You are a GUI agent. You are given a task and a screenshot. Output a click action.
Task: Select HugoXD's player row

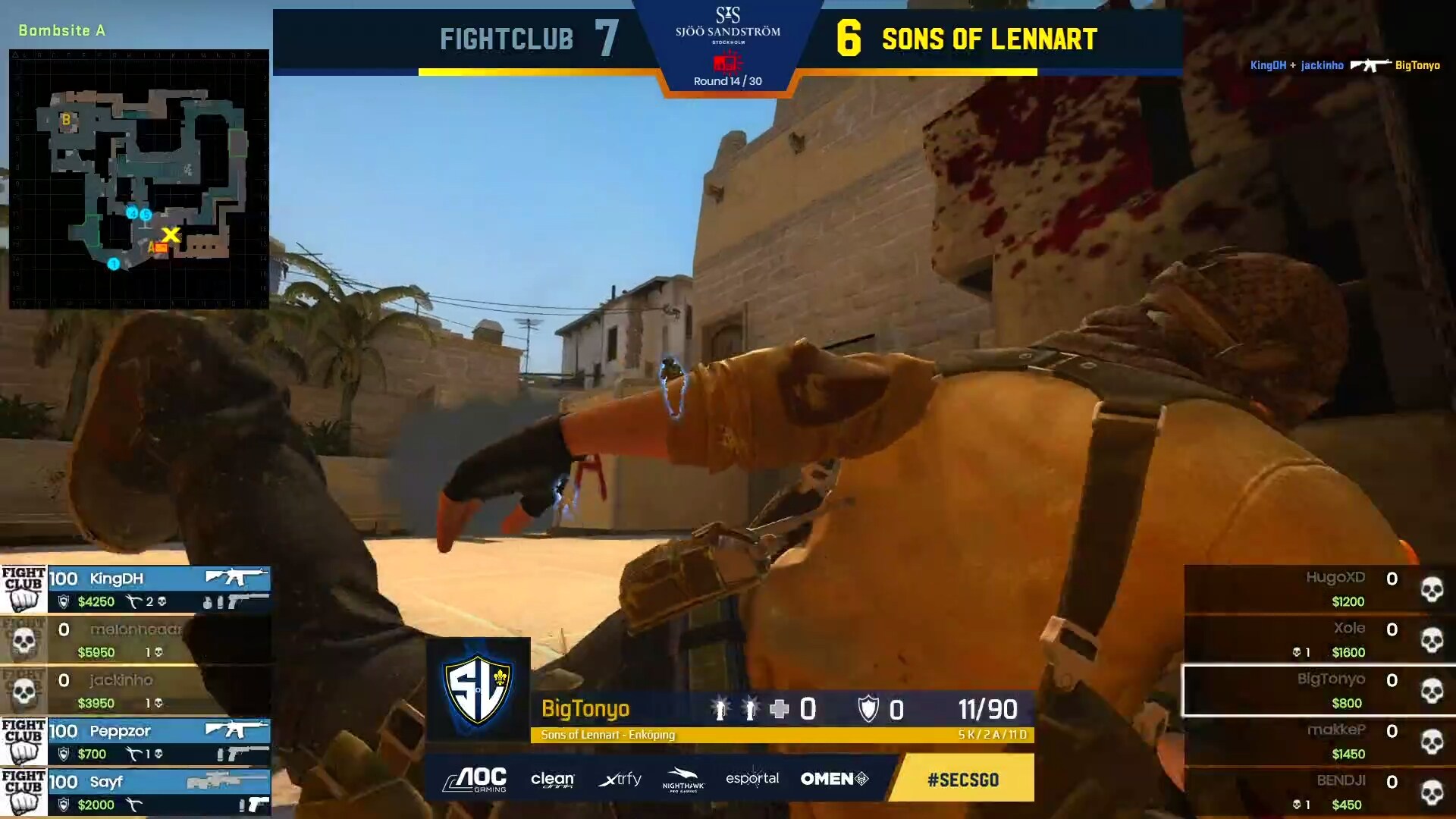[x=1319, y=589]
